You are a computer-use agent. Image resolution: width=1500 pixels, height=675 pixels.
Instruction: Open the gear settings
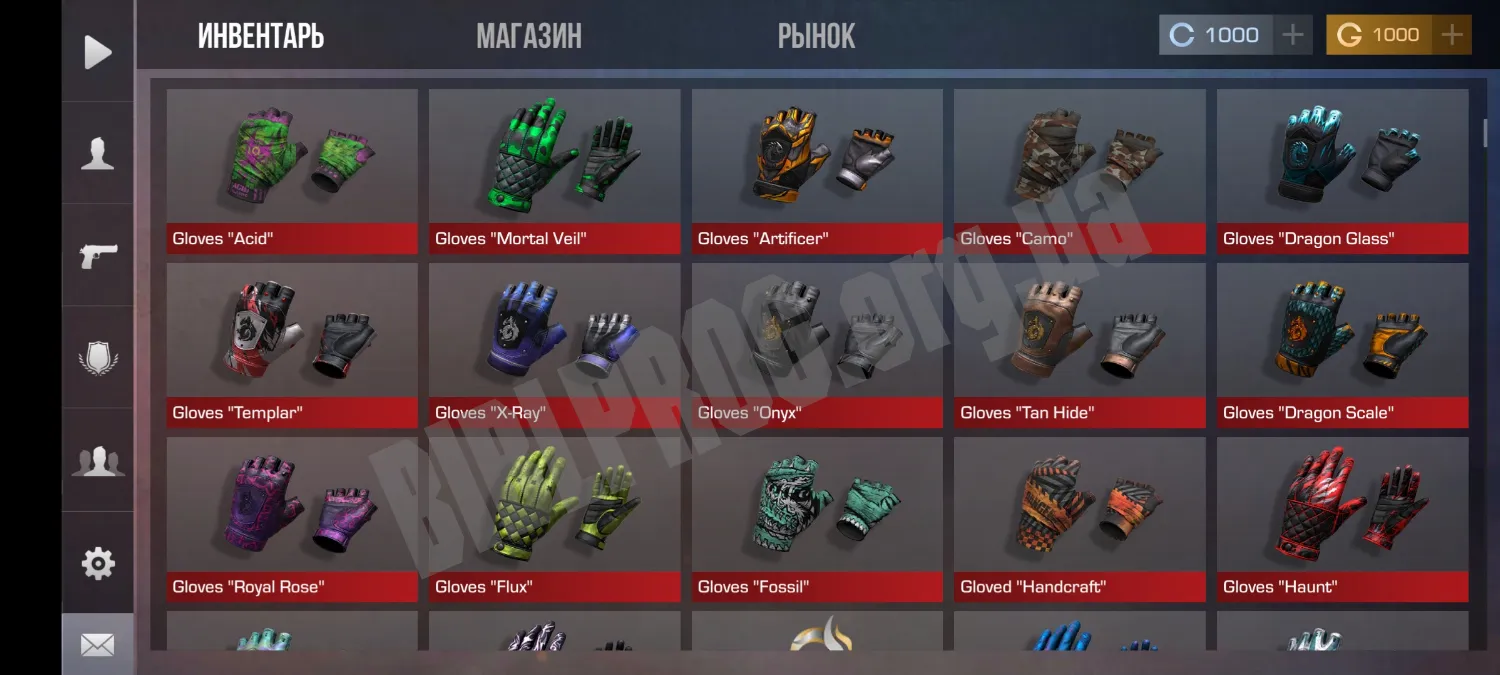coord(98,563)
